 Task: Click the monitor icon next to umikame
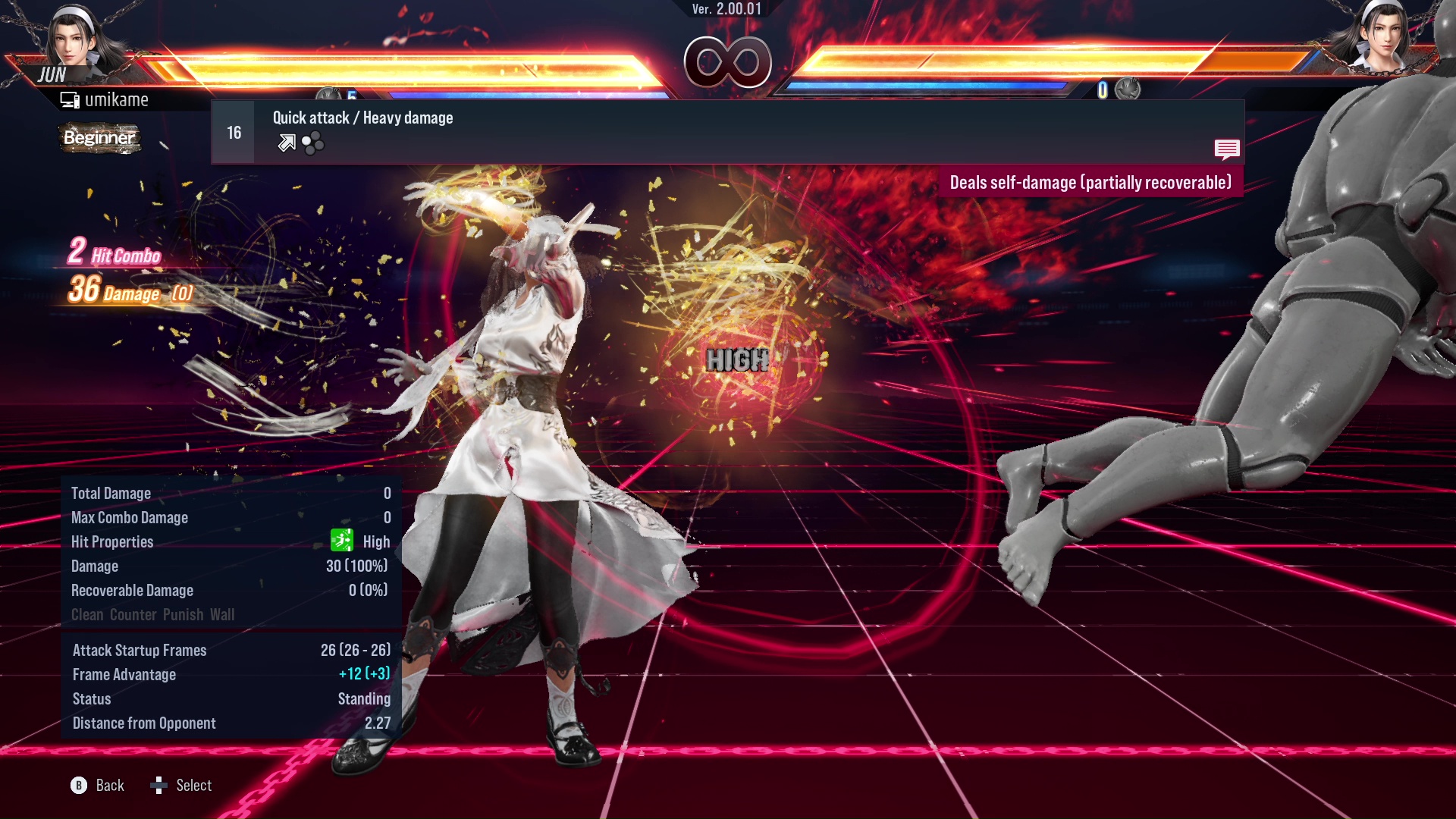(70, 99)
